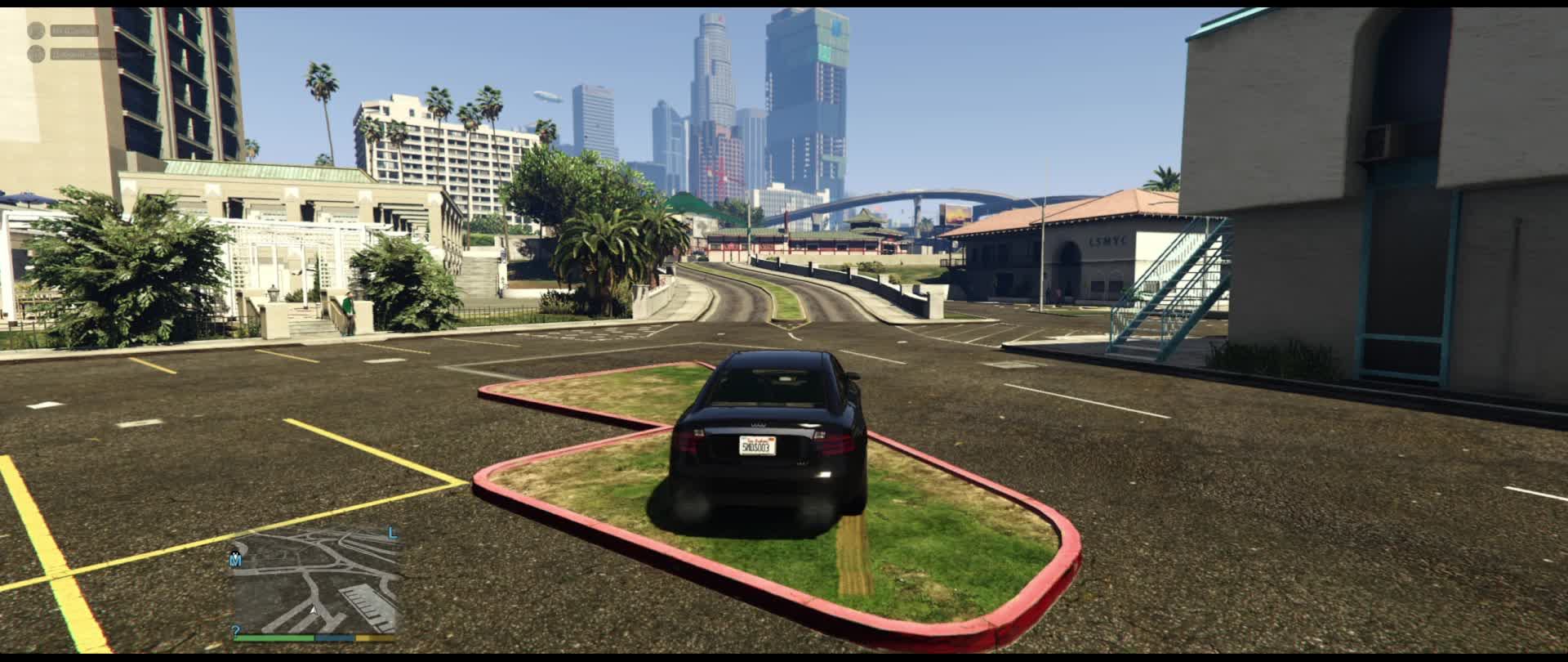The width and height of the screenshot is (1568, 662).
Task: Click the "?" stranger mission blip
Action: [x=235, y=629]
